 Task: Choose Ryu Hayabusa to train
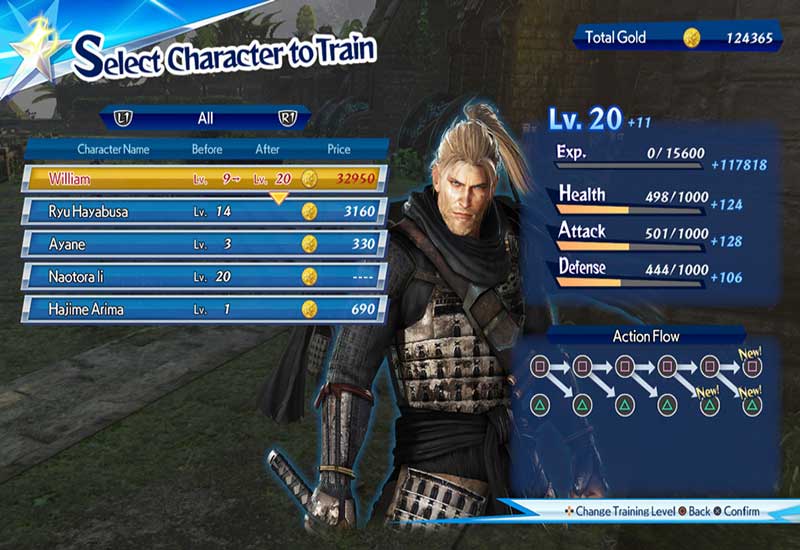(x=200, y=211)
